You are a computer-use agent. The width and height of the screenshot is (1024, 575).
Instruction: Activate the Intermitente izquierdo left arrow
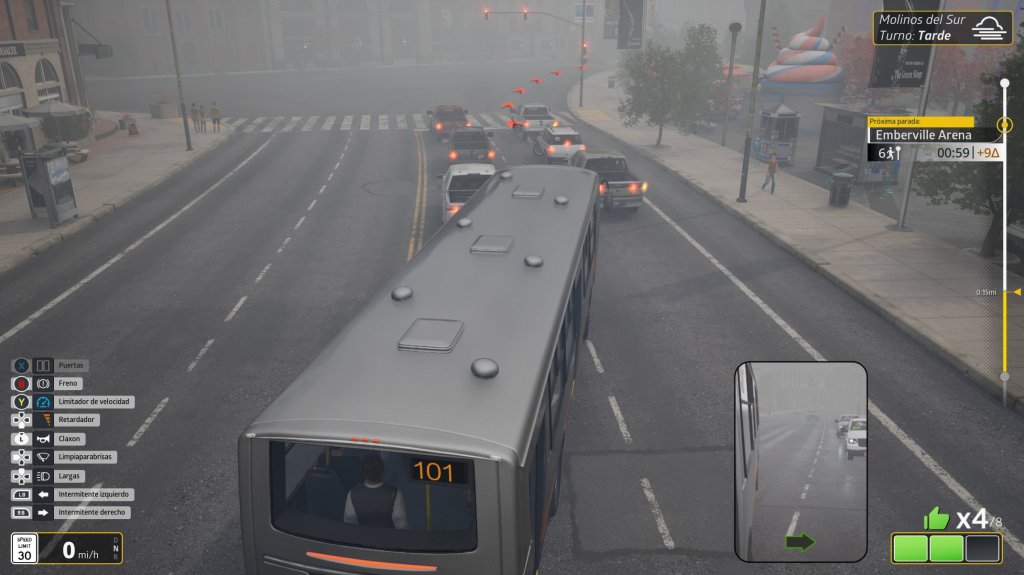tap(43, 494)
